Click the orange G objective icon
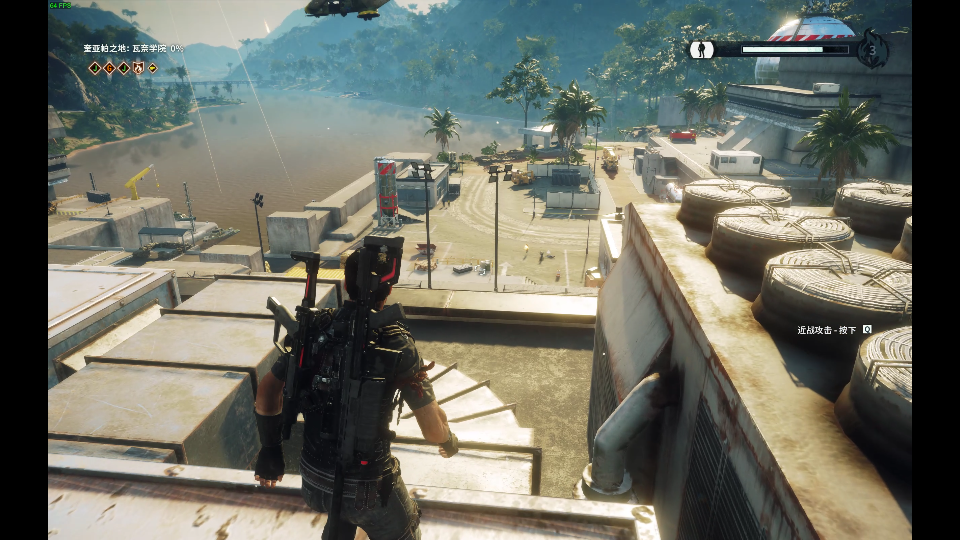Image resolution: width=960 pixels, height=540 pixels. tap(109, 68)
